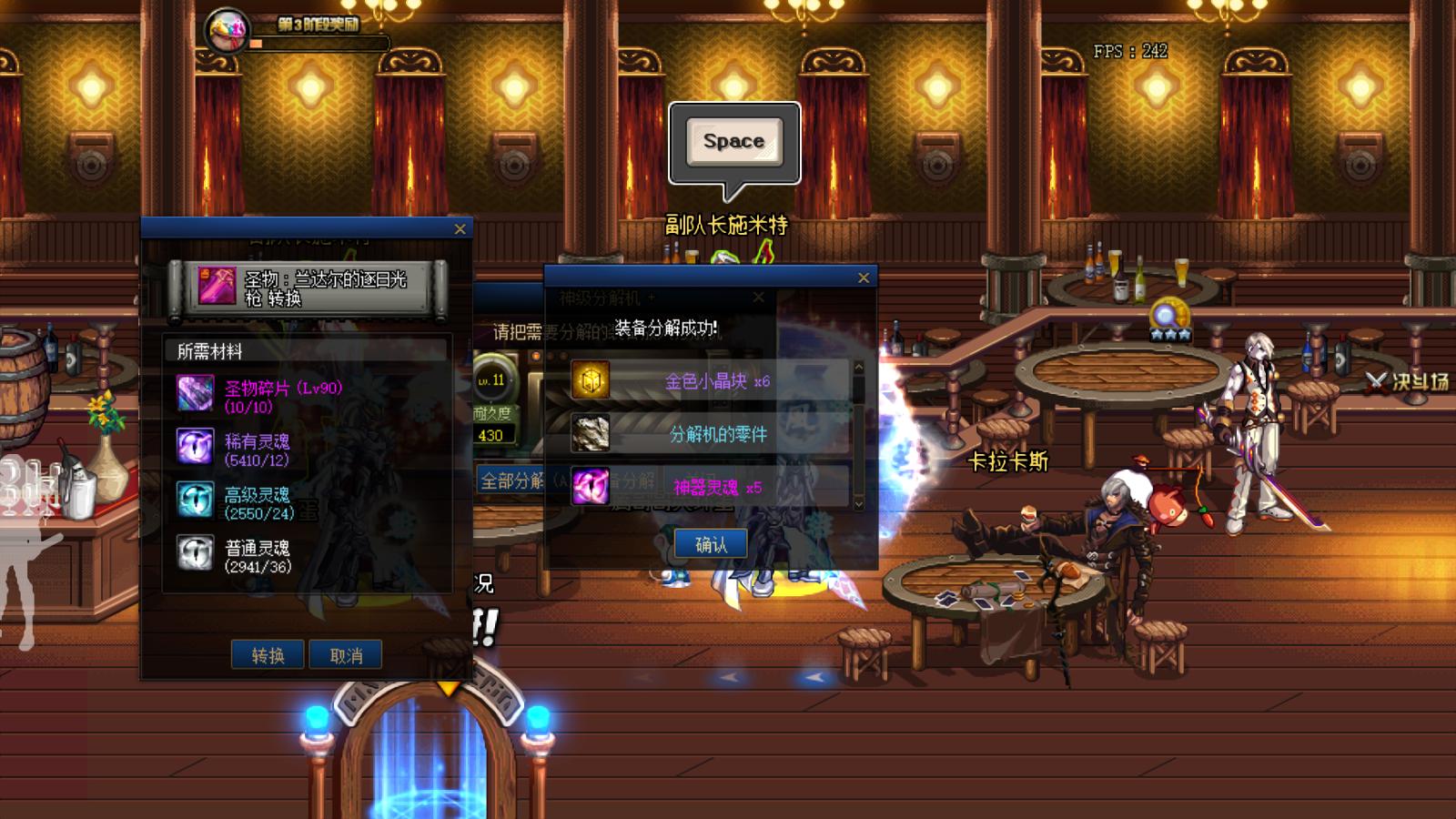Select the 神器灵魂 reward icon
Viewport: 1456px width, 819px height.
(591, 487)
